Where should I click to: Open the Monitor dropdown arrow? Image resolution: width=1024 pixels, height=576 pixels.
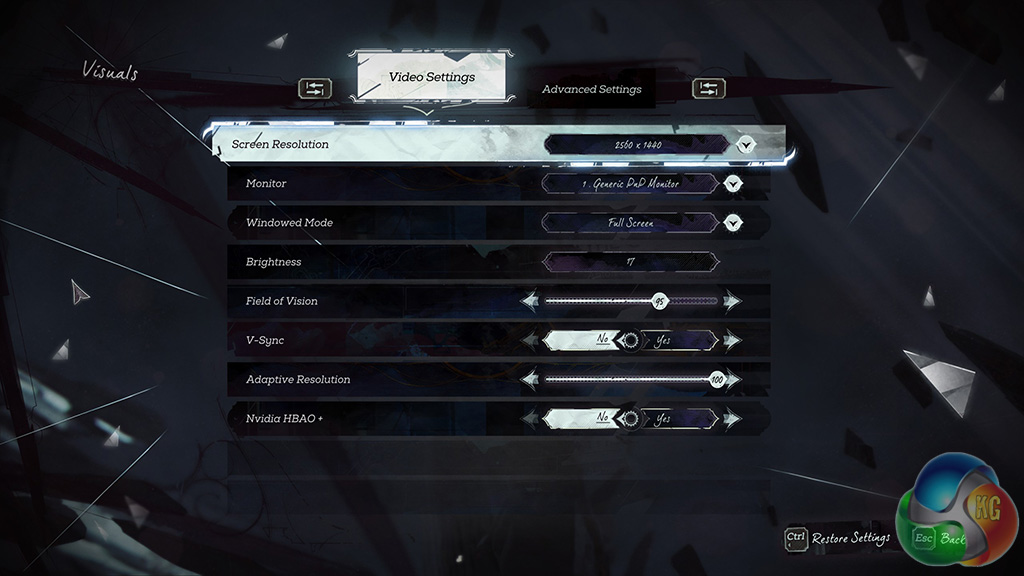(x=734, y=184)
